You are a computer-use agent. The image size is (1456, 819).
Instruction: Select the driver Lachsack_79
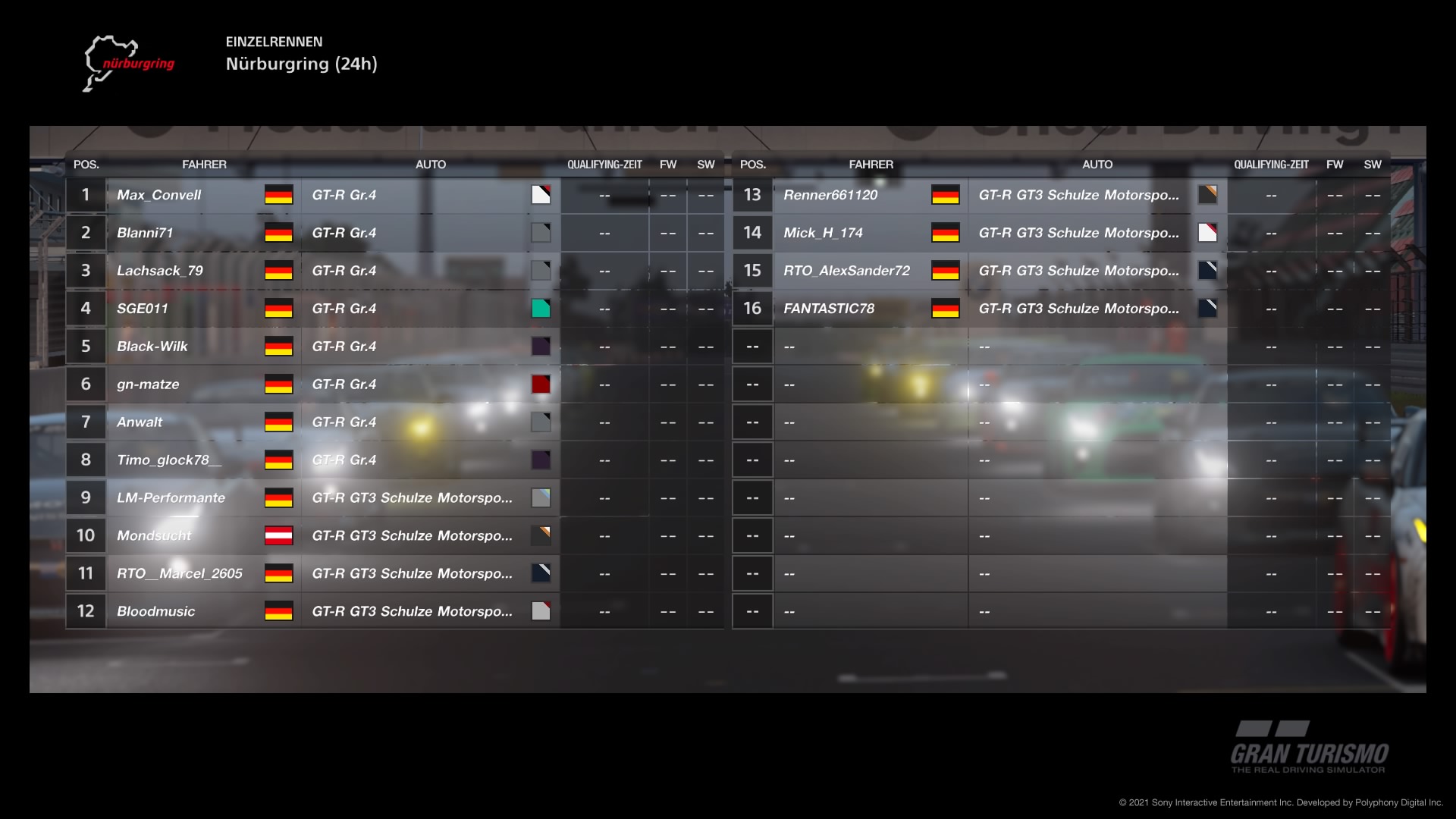pyautogui.click(x=161, y=271)
